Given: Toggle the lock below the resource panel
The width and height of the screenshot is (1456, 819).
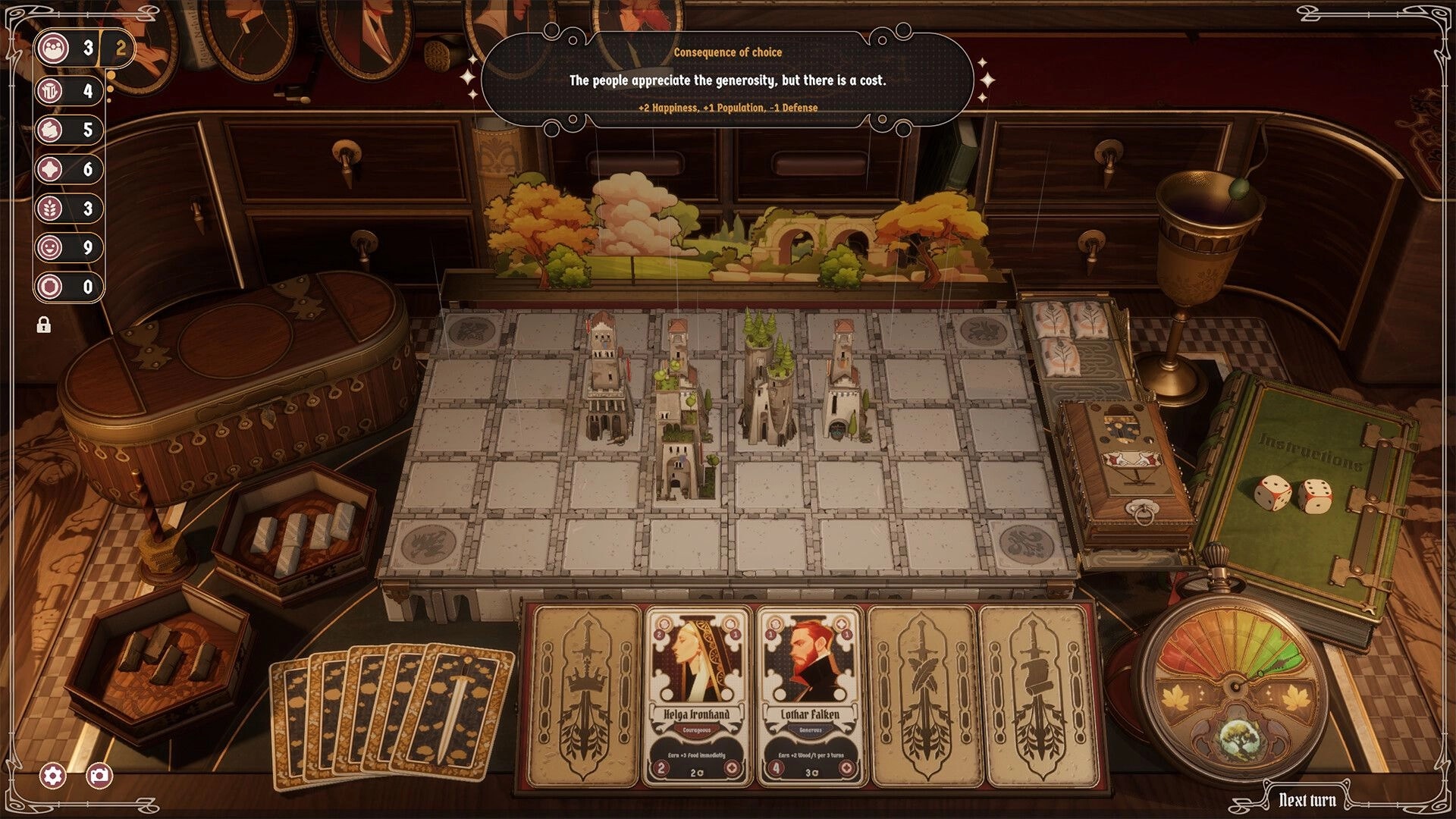Looking at the screenshot, I should pyautogui.click(x=44, y=325).
